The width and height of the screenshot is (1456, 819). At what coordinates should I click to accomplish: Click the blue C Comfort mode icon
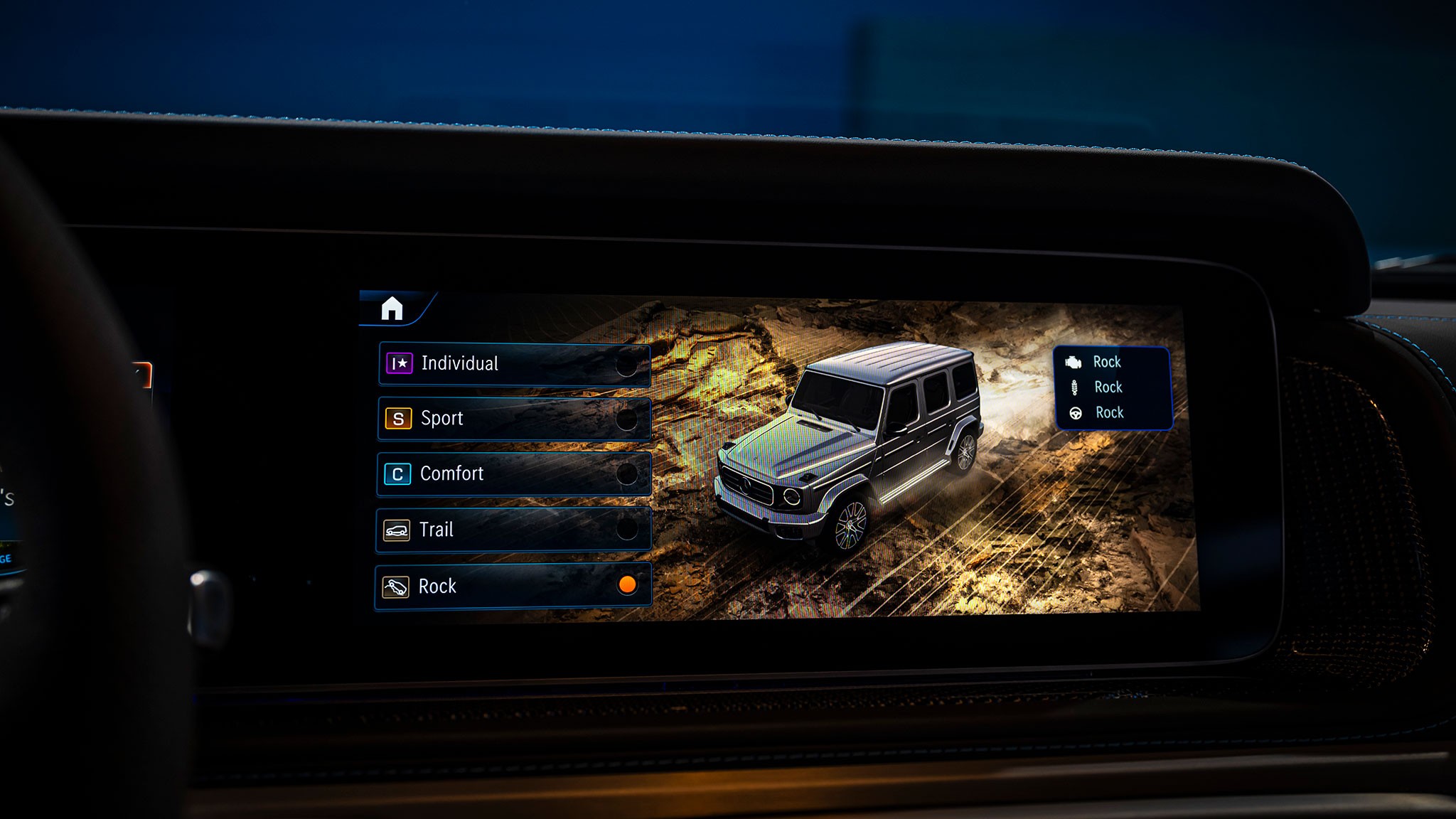[x=398, y=474]
